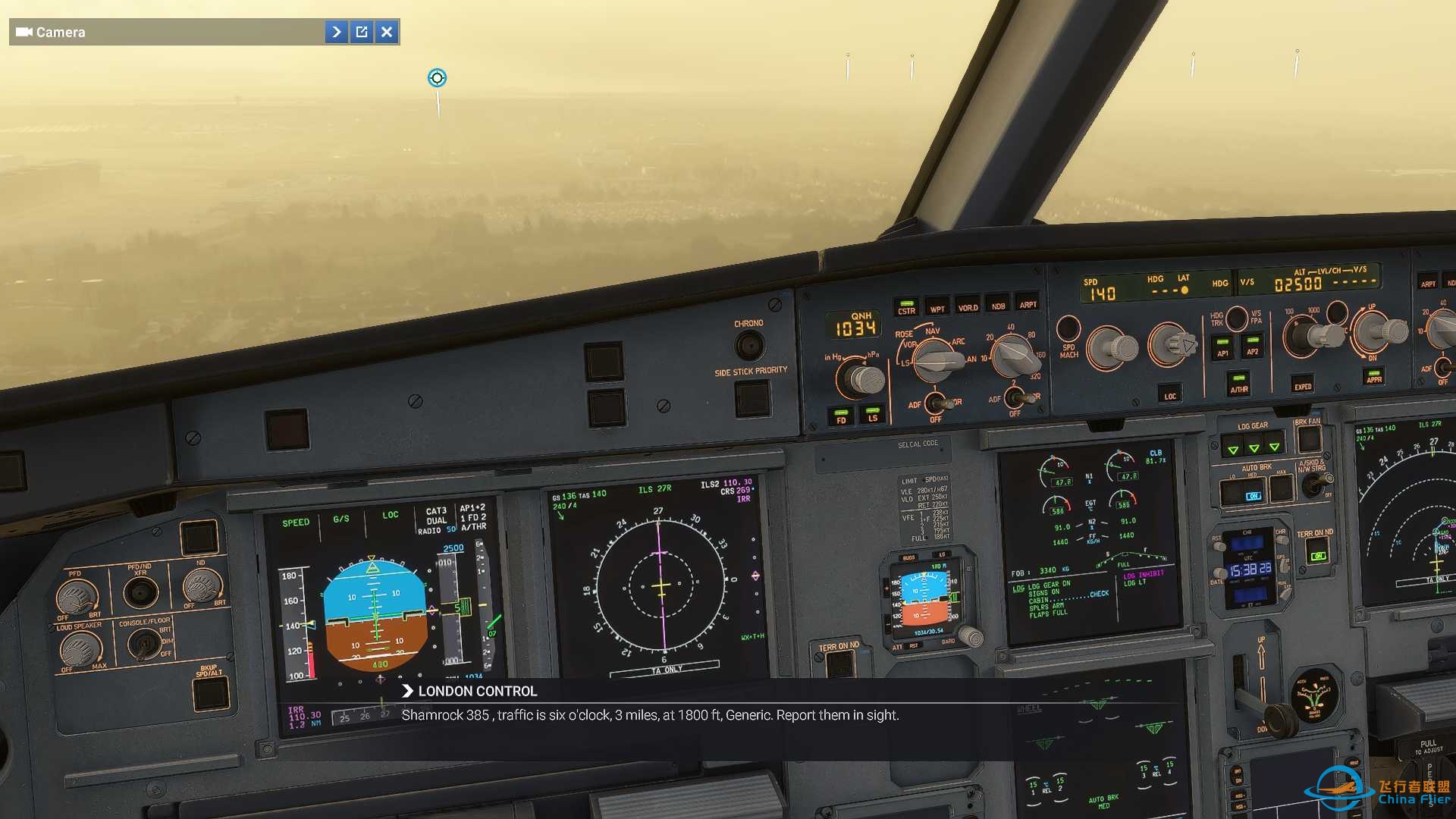Open the LONDON CONTROL ATC message header

tap(476, 691)
